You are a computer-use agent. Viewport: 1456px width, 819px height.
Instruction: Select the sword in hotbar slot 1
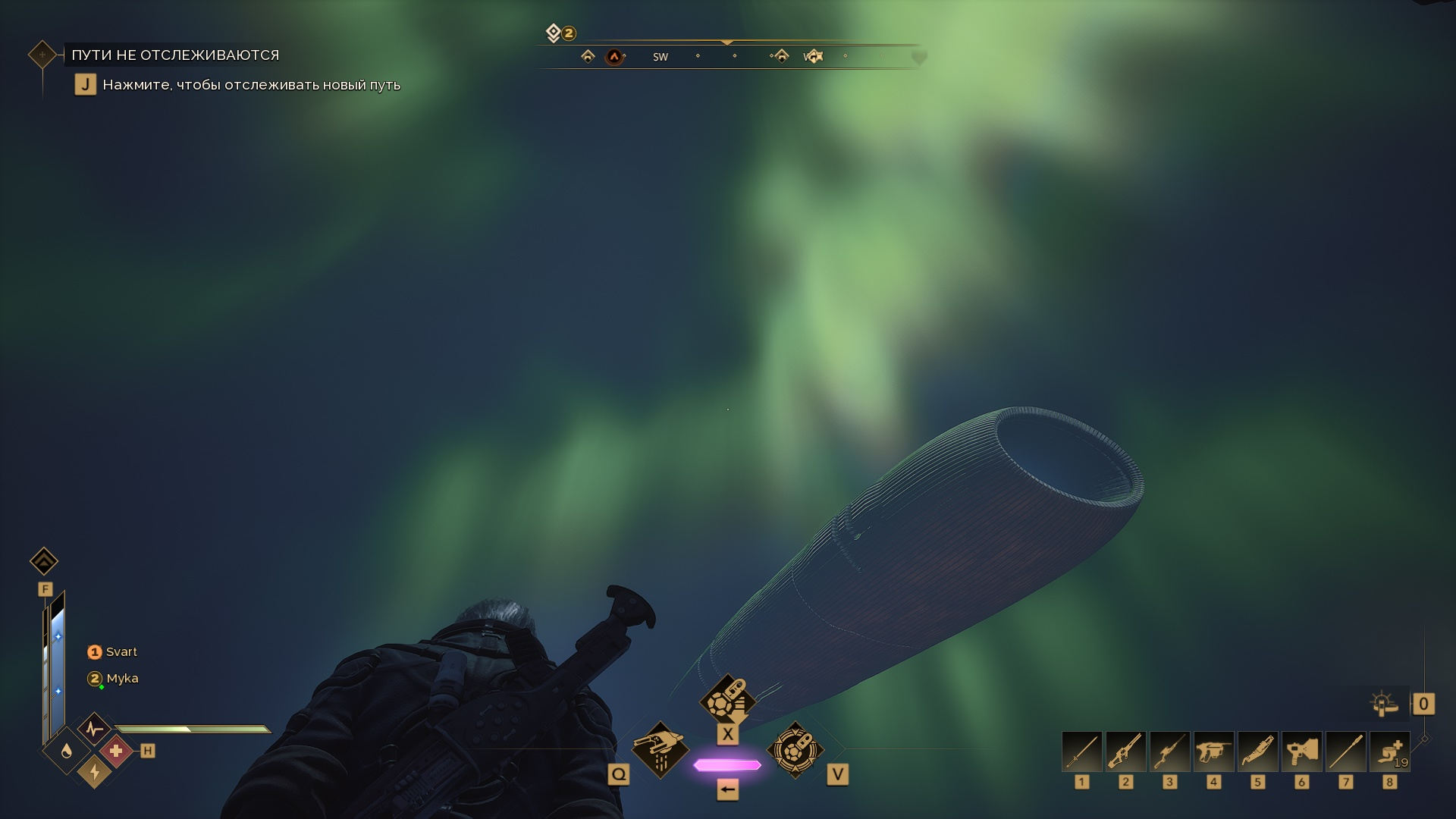pyautogui.click(x=1081, y=752)
